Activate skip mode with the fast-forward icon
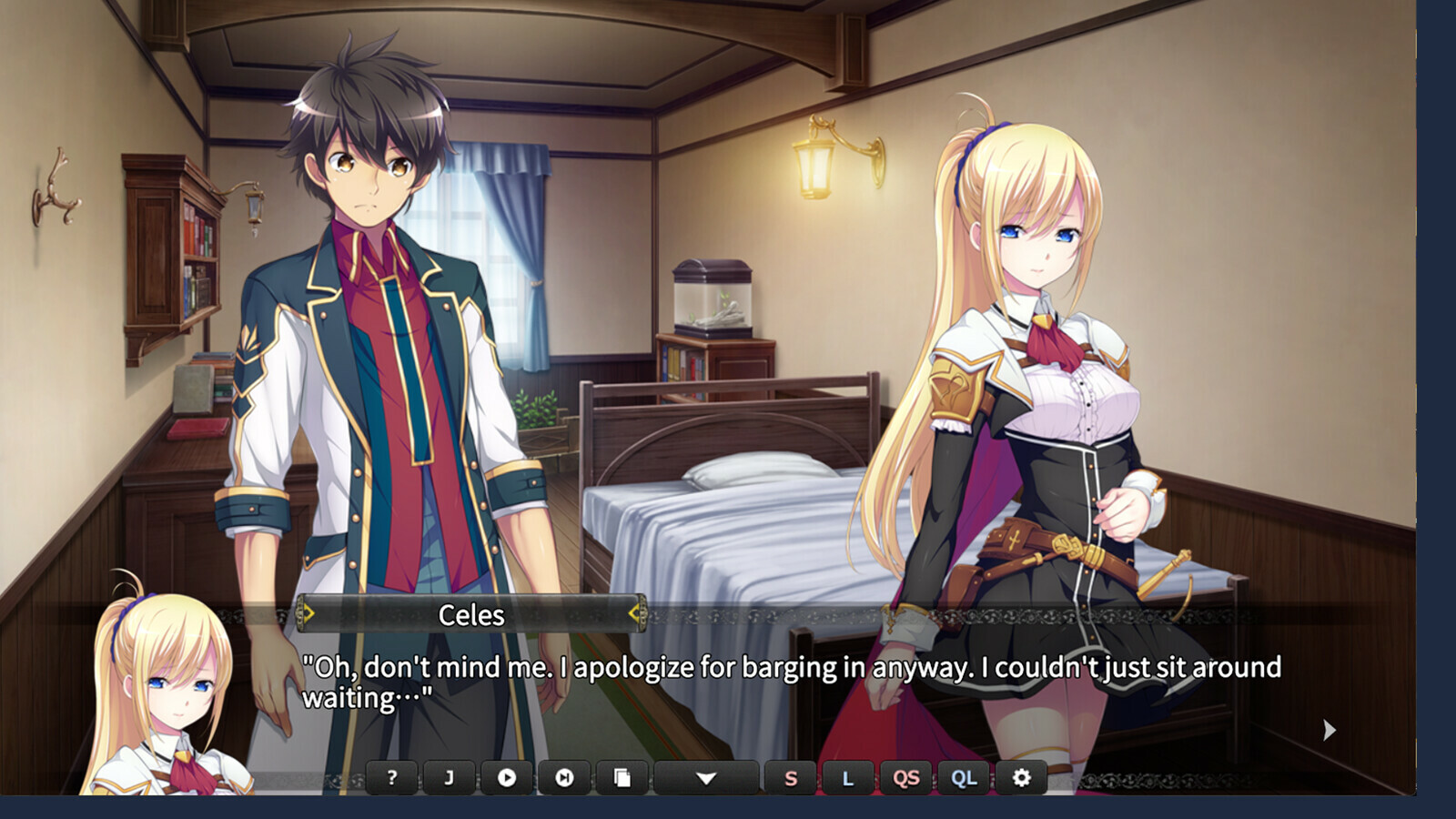The width and height of the screenshot is (1456, 819). coord(565,778)
